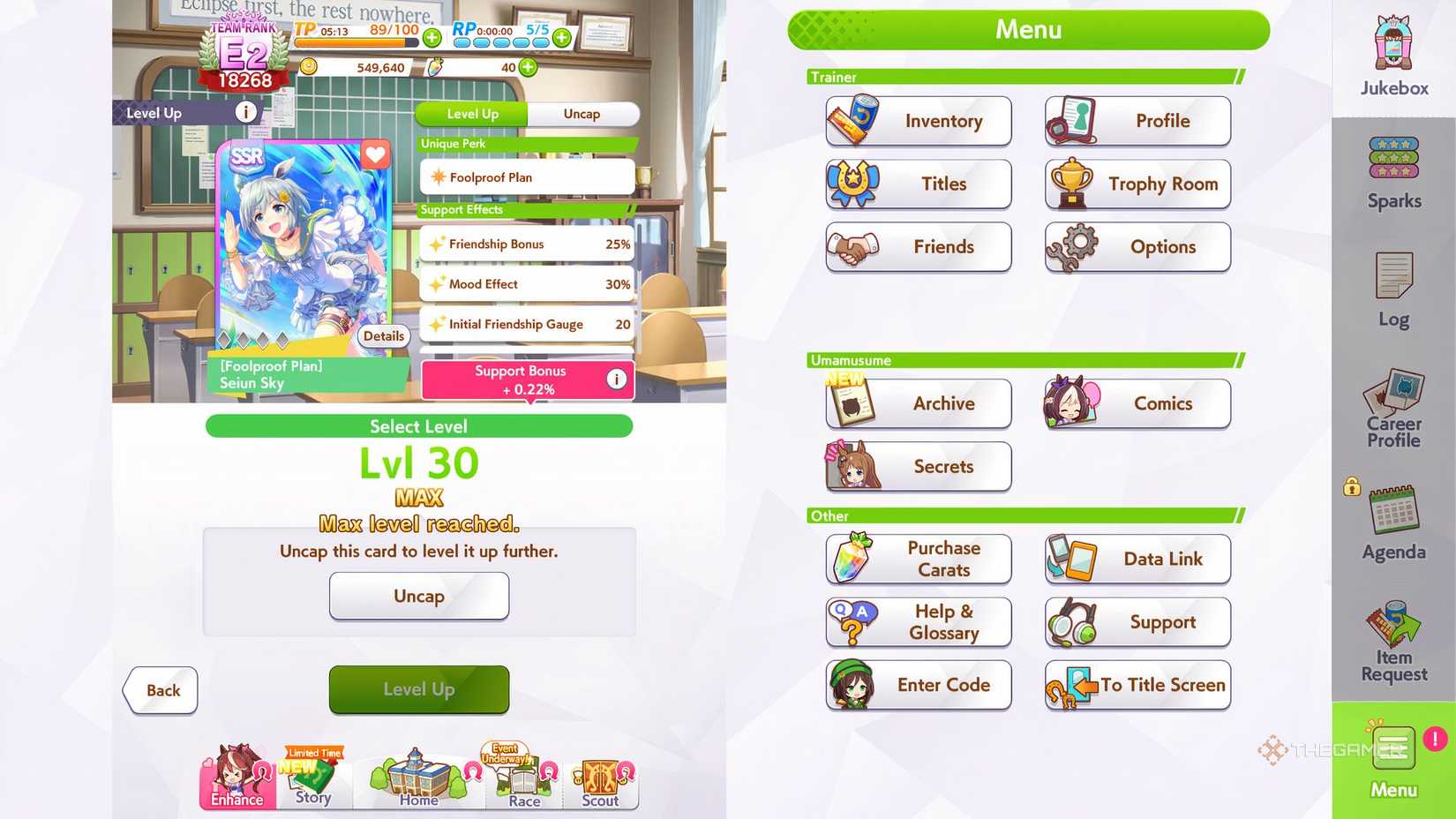Viewport: 1456px width, 819px height.
Task: Tap the Level Up info indicator
Action: [245, 111]
